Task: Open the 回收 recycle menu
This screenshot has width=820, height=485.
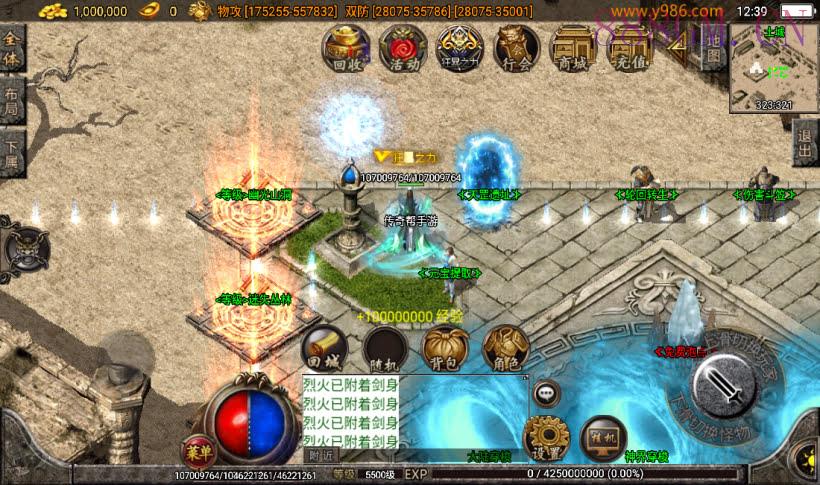Action: pos(345,47)
